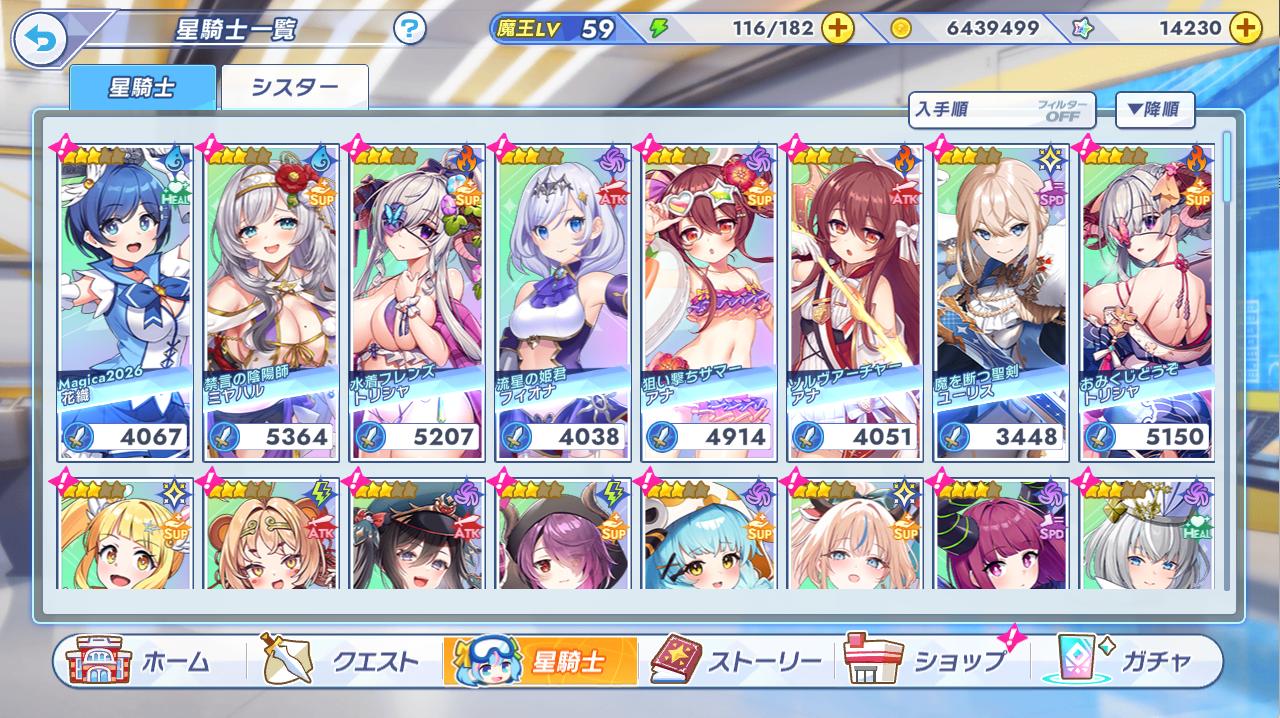Toggle the 降順 sort order
1280x718 pixels.
(x=1154, y=110)
